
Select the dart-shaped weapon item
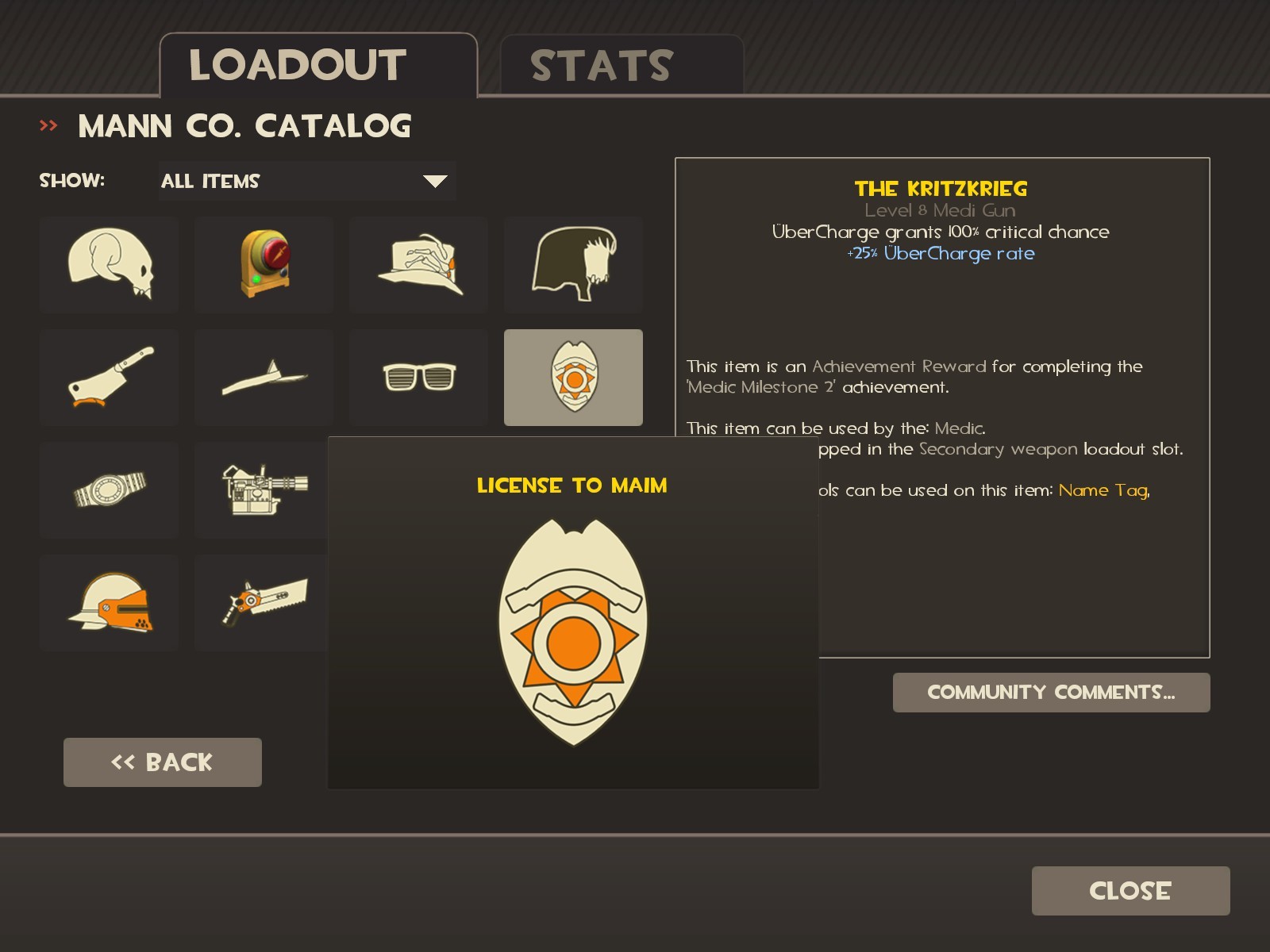pos(264,378)
